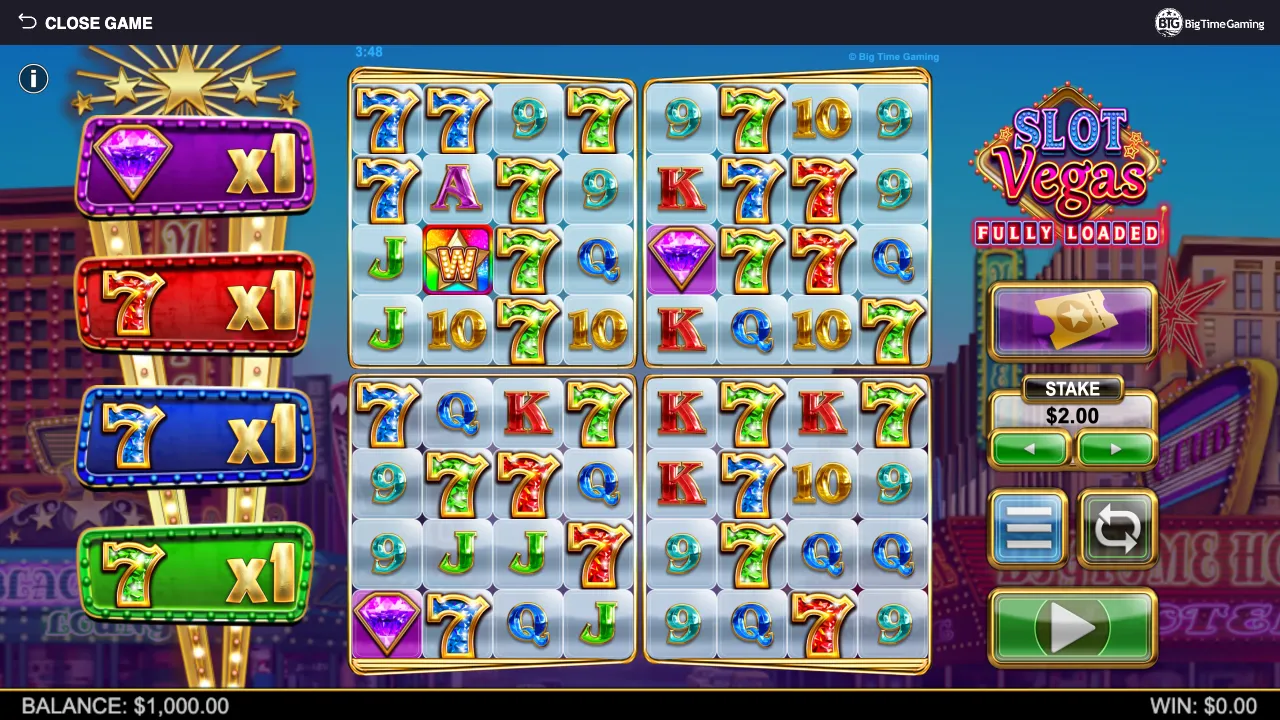Screen dimensions: 1280x720
Task: Open the hamburger game menu
Action: tap(1028, 528)
